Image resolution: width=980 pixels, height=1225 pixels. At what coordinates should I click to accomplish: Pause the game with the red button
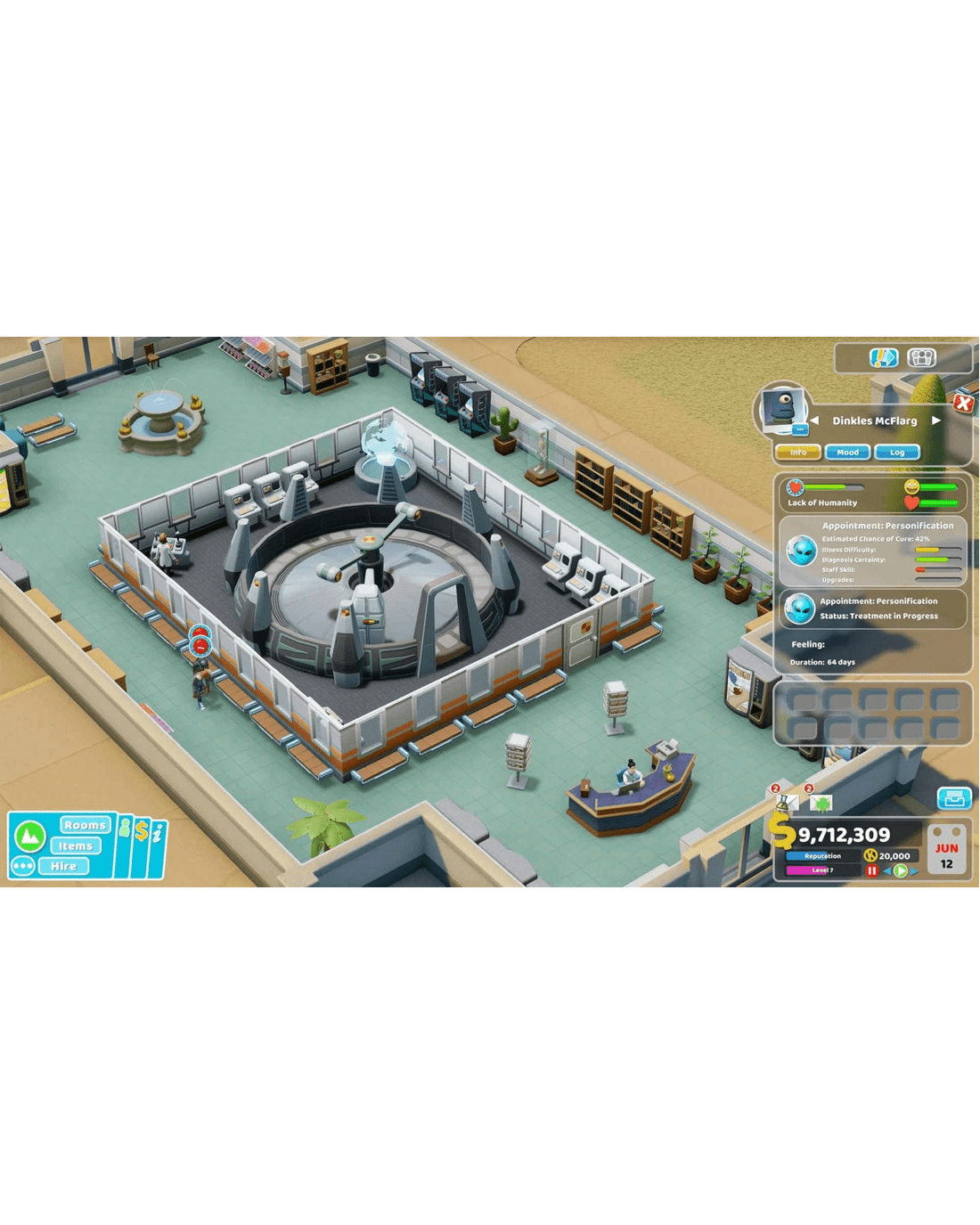[872, 870]
